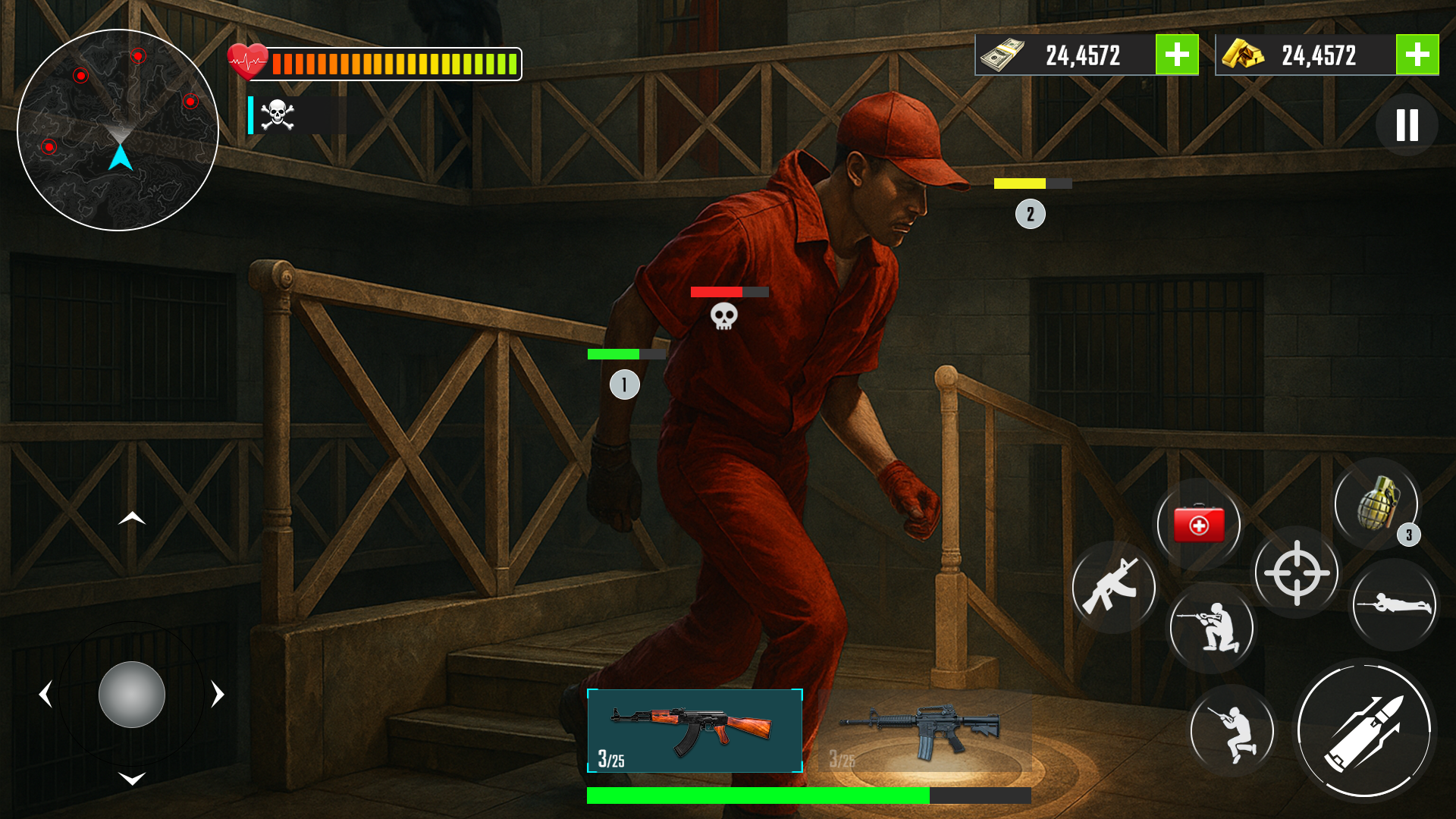The height and width of the screenshot is (819, 1456).
Task: Strafe left with the left arrow
Action: (46, 695)
